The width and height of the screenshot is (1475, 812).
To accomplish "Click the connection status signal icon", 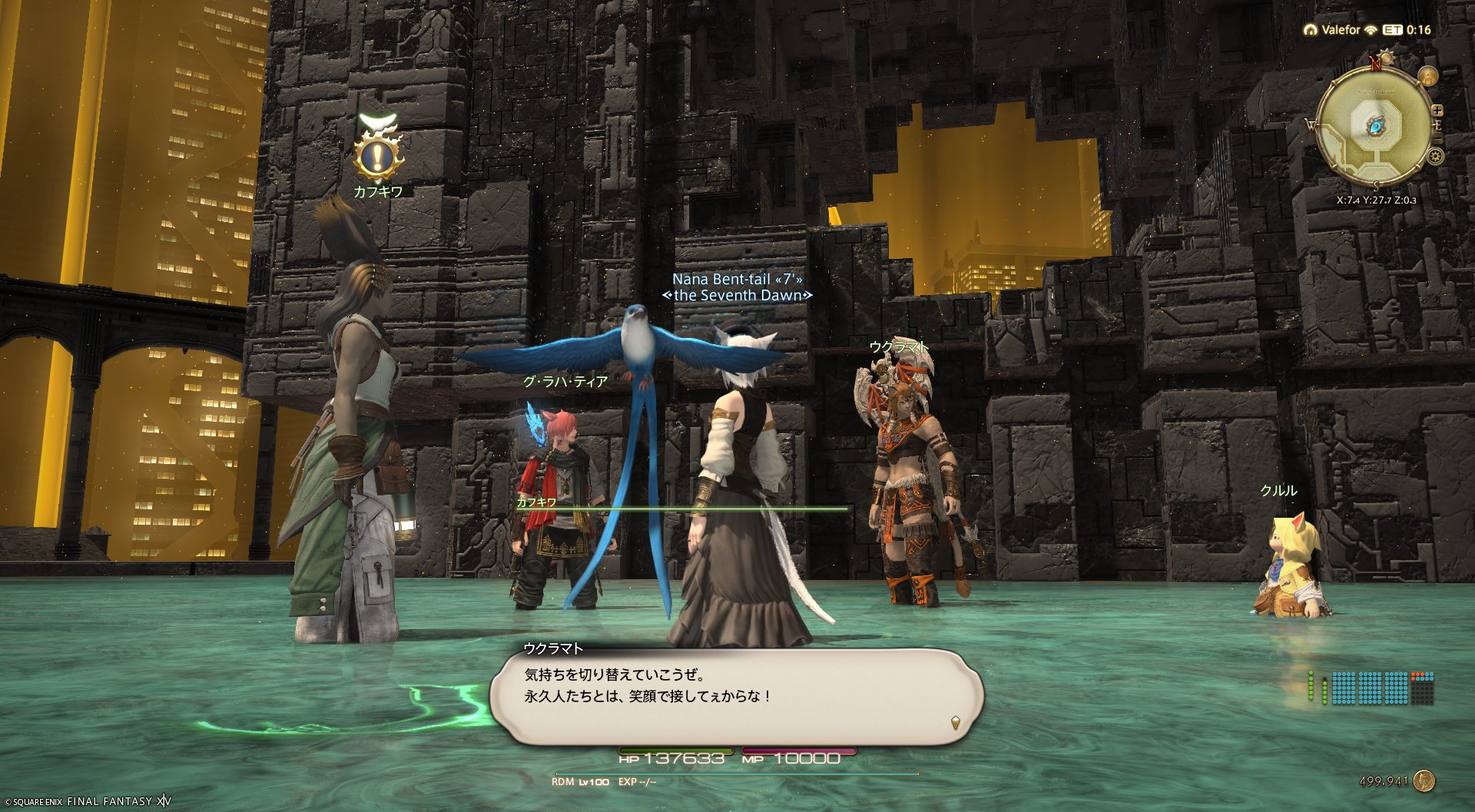I will [x=1371, y=30].
